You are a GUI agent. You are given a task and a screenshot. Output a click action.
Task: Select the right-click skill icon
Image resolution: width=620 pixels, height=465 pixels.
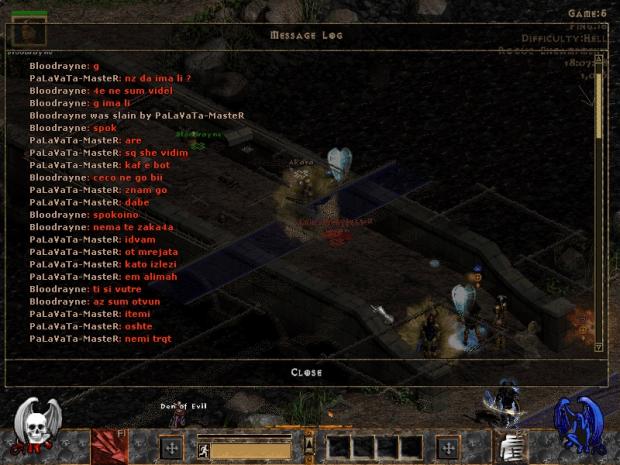point(509,446)
